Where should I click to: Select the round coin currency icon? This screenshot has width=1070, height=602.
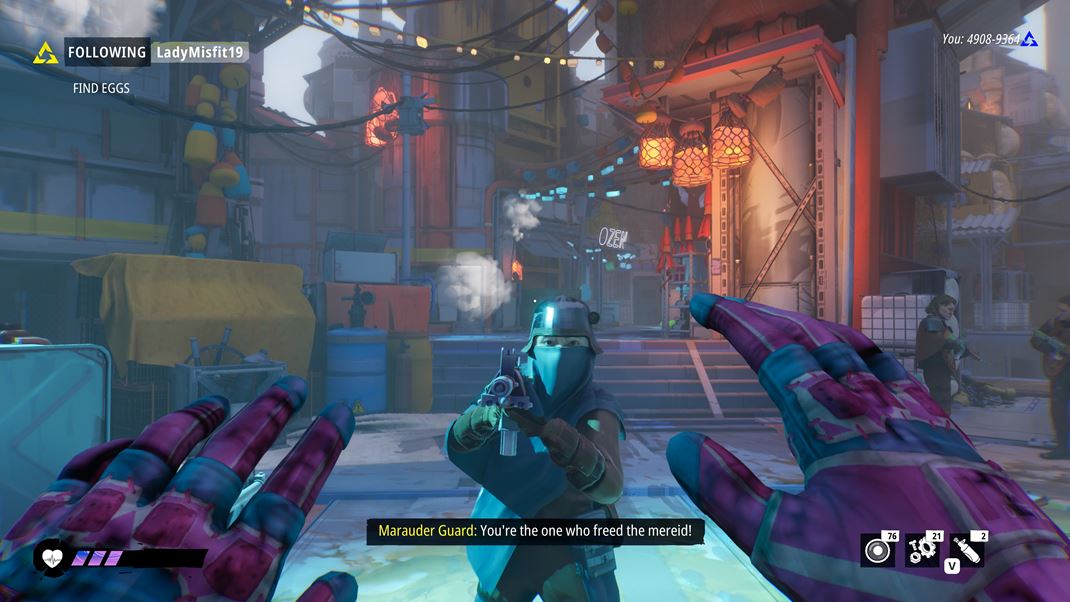click(x=877, y=551)
